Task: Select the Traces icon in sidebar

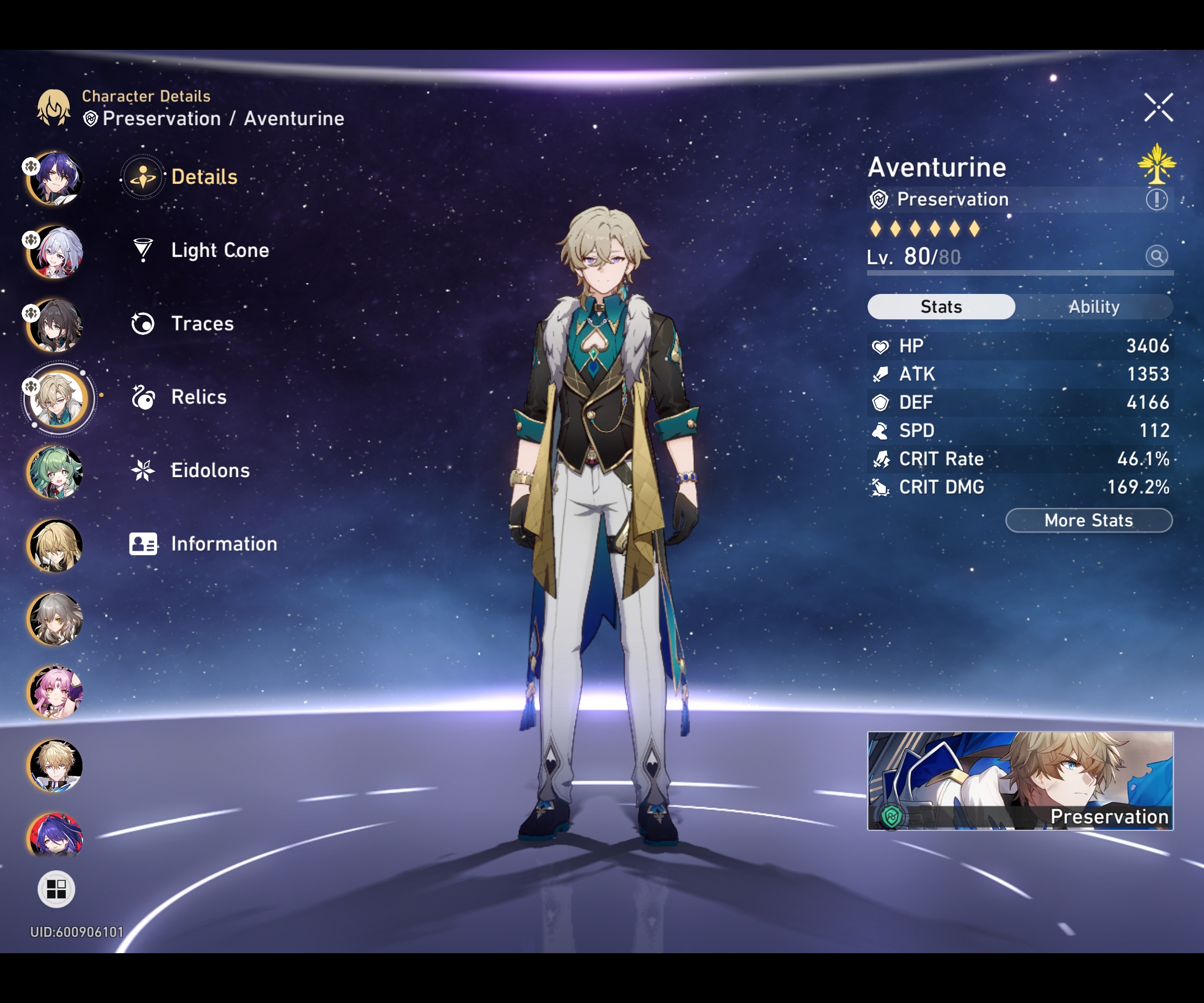Action: 142,323
